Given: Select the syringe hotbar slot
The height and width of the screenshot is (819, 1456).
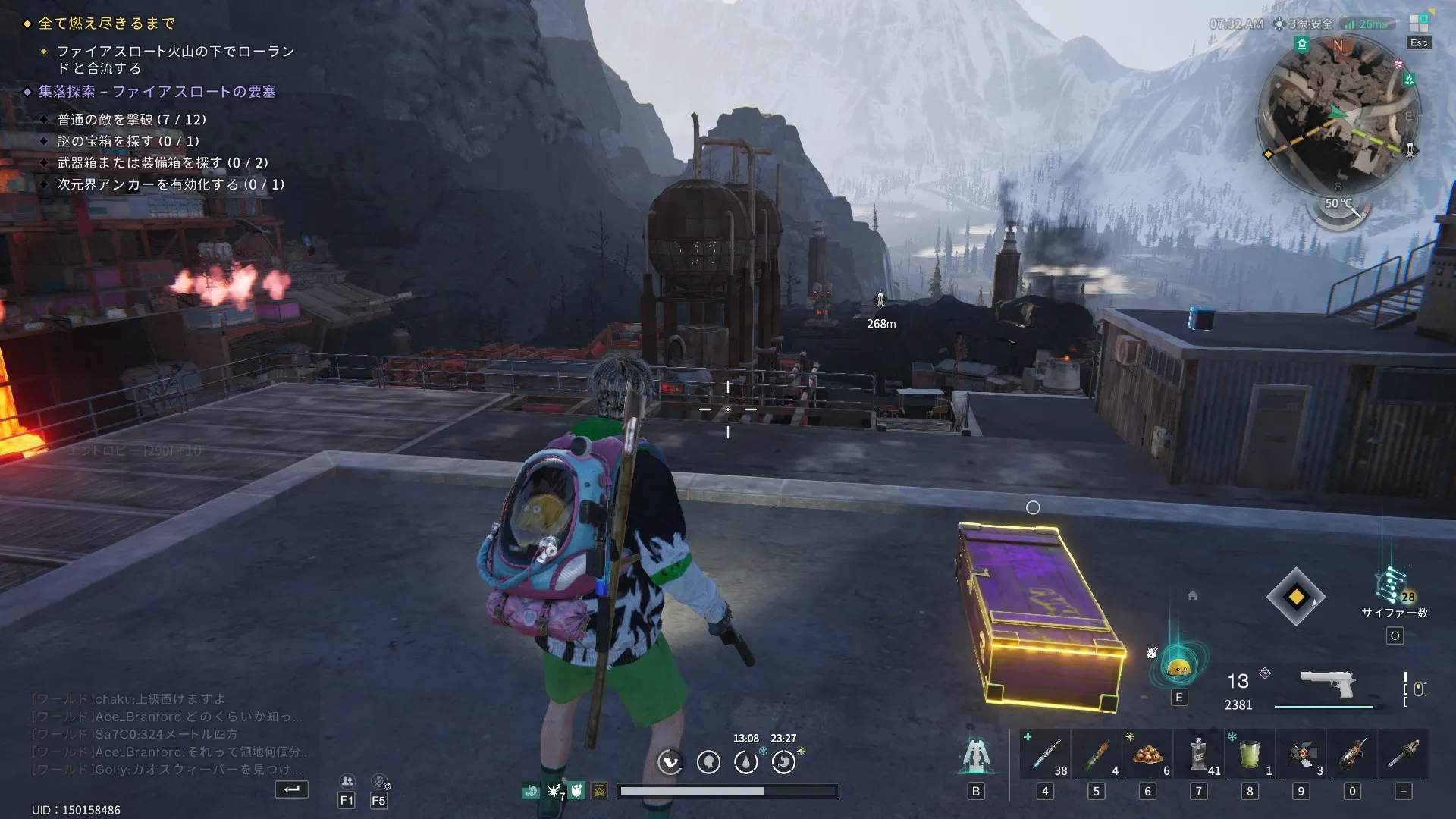Looking at the screenshot, I should [1045, 755].
